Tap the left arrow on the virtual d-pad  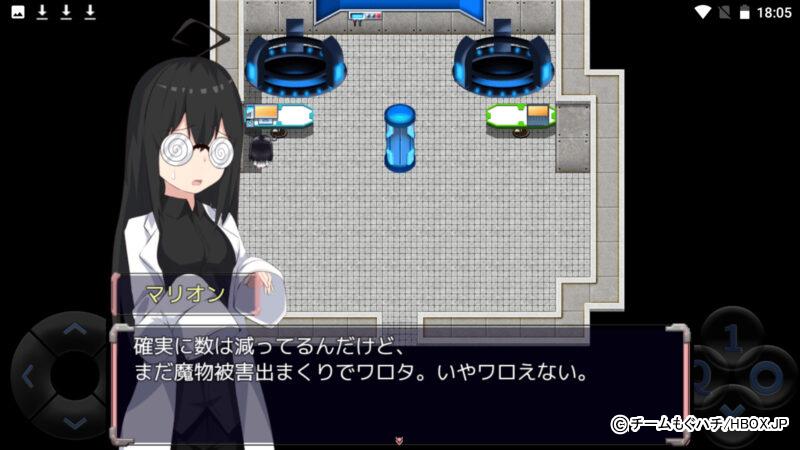click(x=27, y=377)
